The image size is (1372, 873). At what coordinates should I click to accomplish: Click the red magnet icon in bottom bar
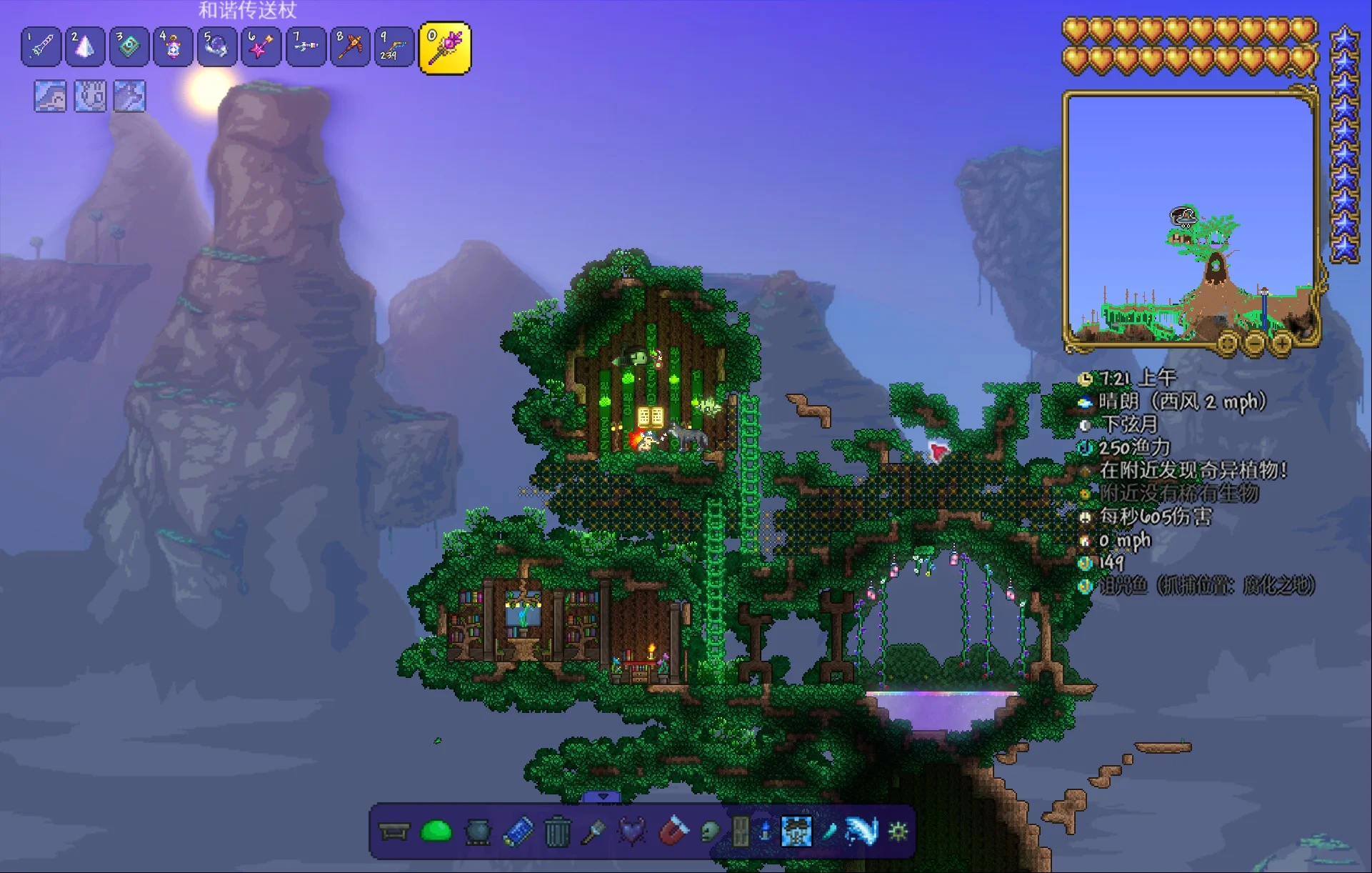(x=673, y=832)
